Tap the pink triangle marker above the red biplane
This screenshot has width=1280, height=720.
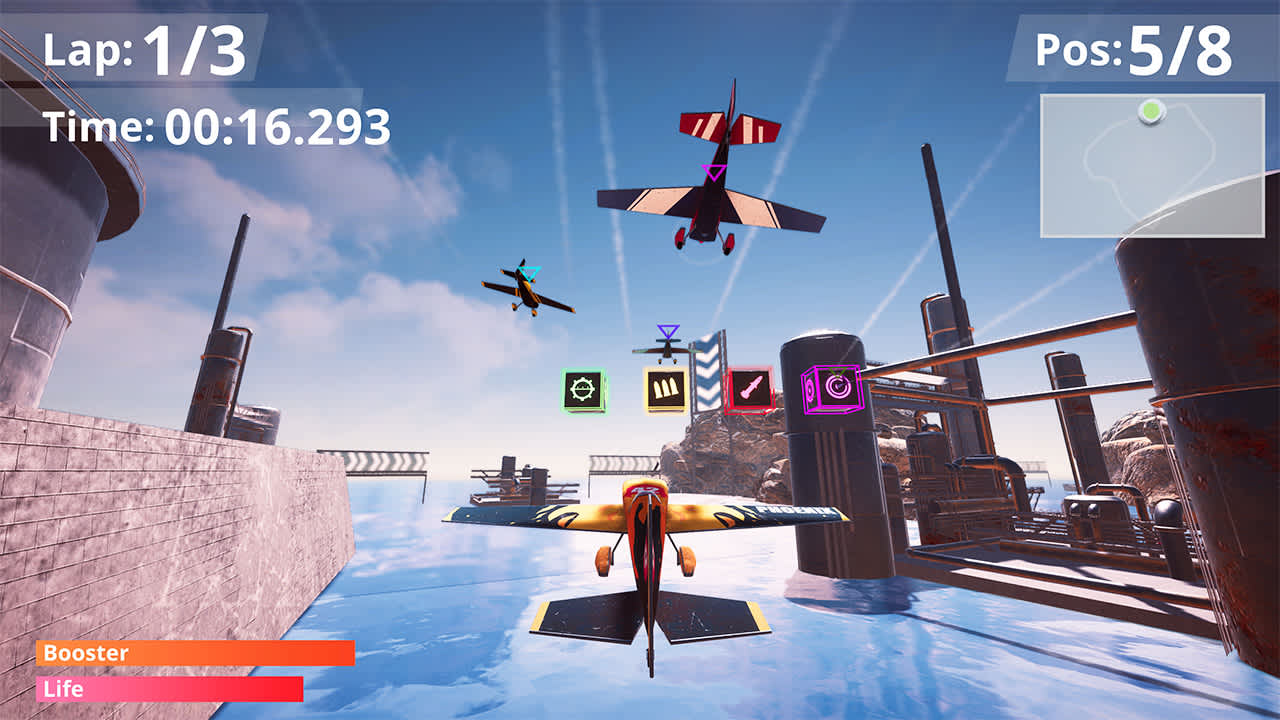pos(712,172)
